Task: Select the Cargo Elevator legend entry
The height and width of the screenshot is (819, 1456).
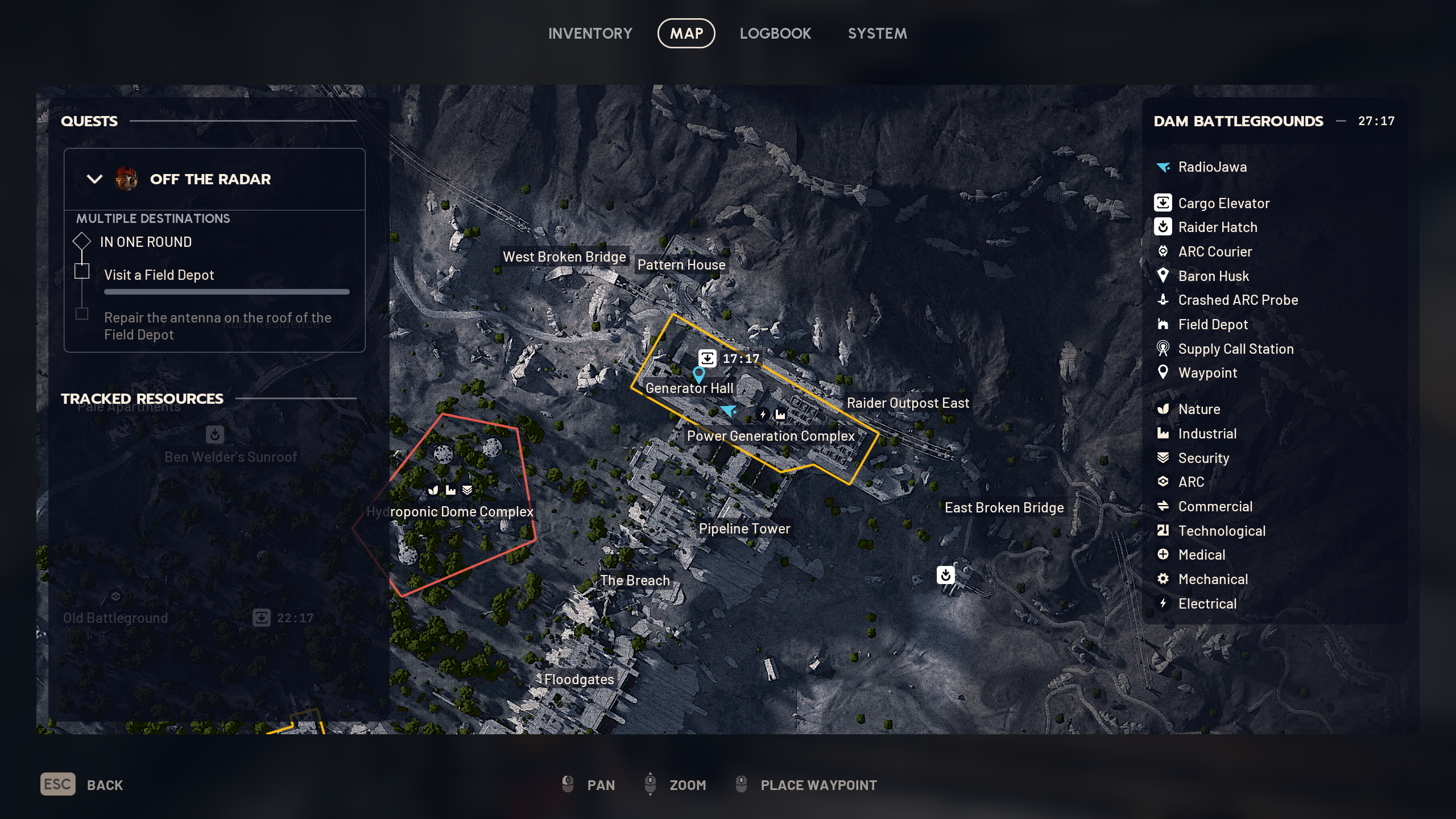Action: (x=1223, y=204)
